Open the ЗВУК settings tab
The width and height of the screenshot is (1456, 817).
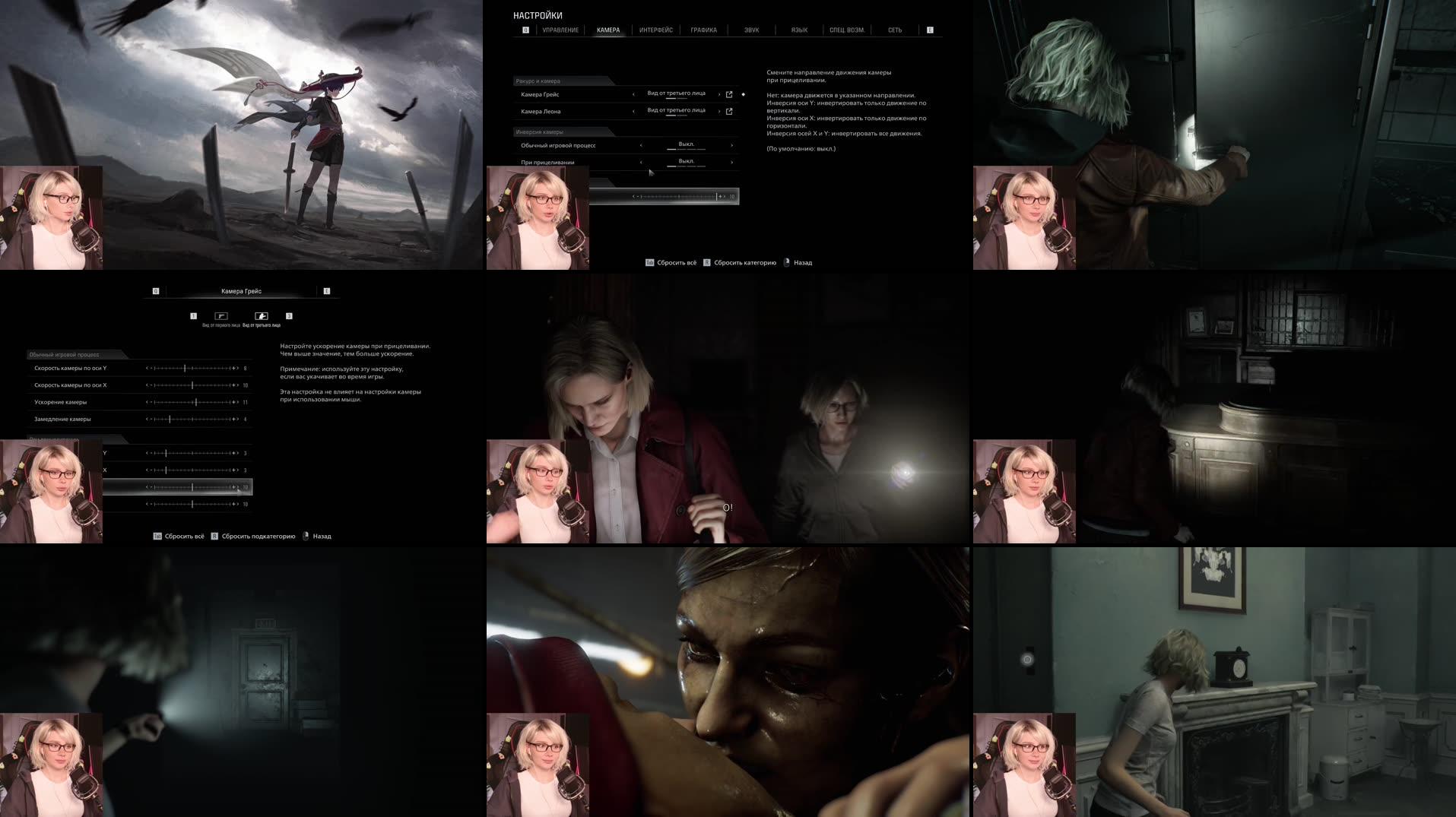750,30
